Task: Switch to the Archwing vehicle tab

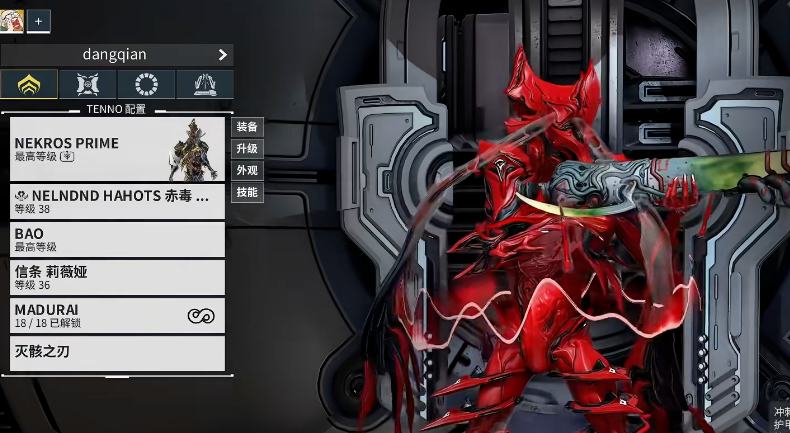Action: coord(88,84)
